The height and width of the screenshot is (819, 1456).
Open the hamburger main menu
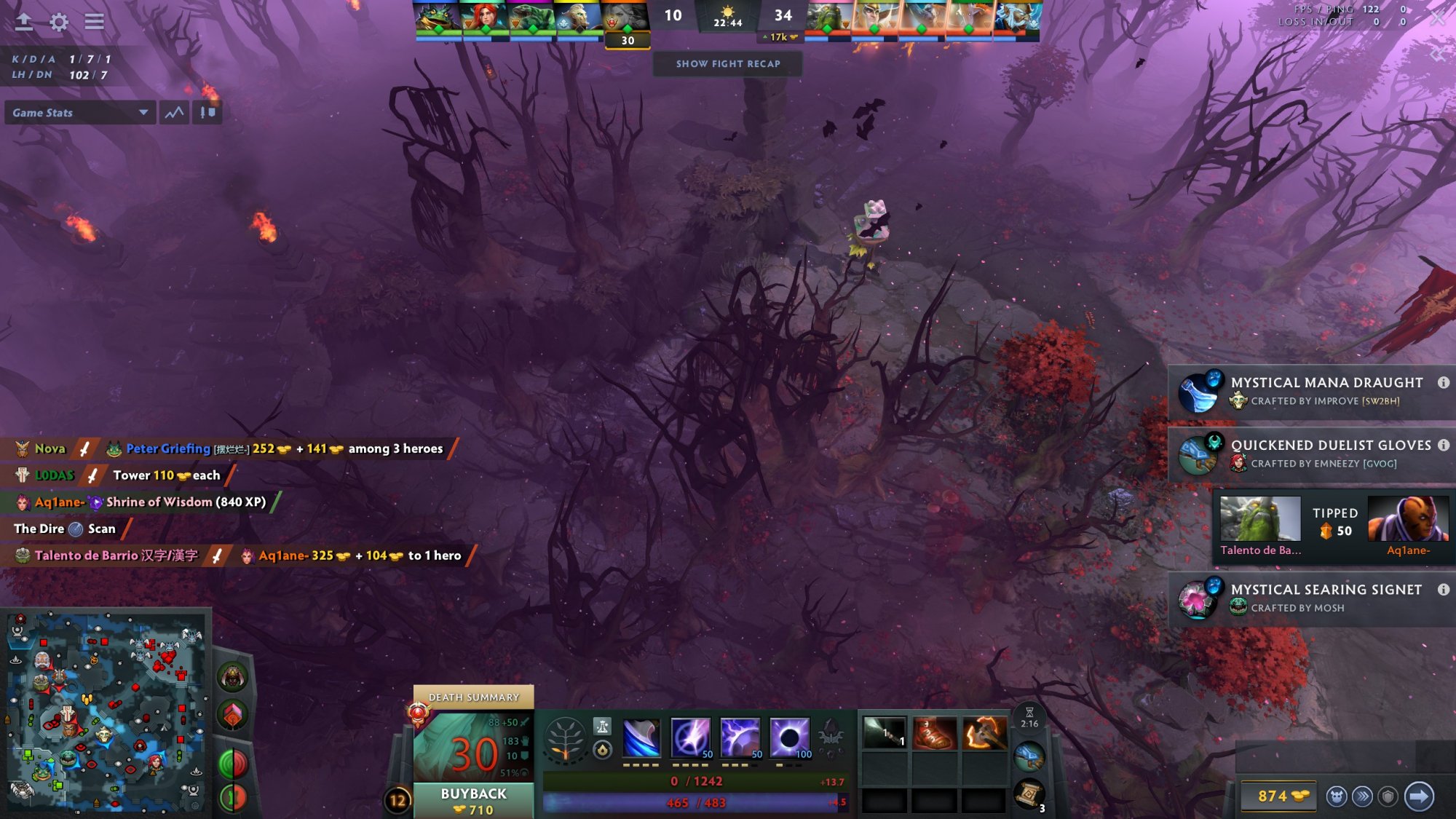[94, 22]
